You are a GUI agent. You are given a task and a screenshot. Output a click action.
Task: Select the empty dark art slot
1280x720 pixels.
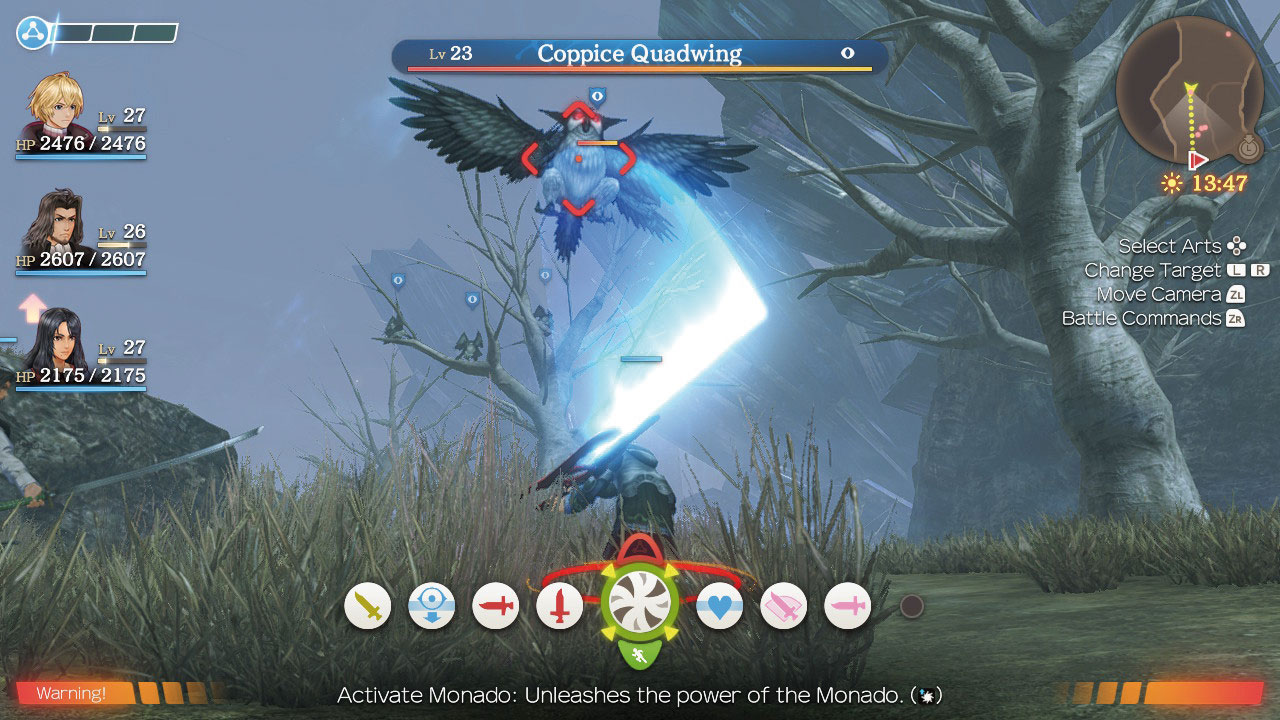tap(911, 606)
